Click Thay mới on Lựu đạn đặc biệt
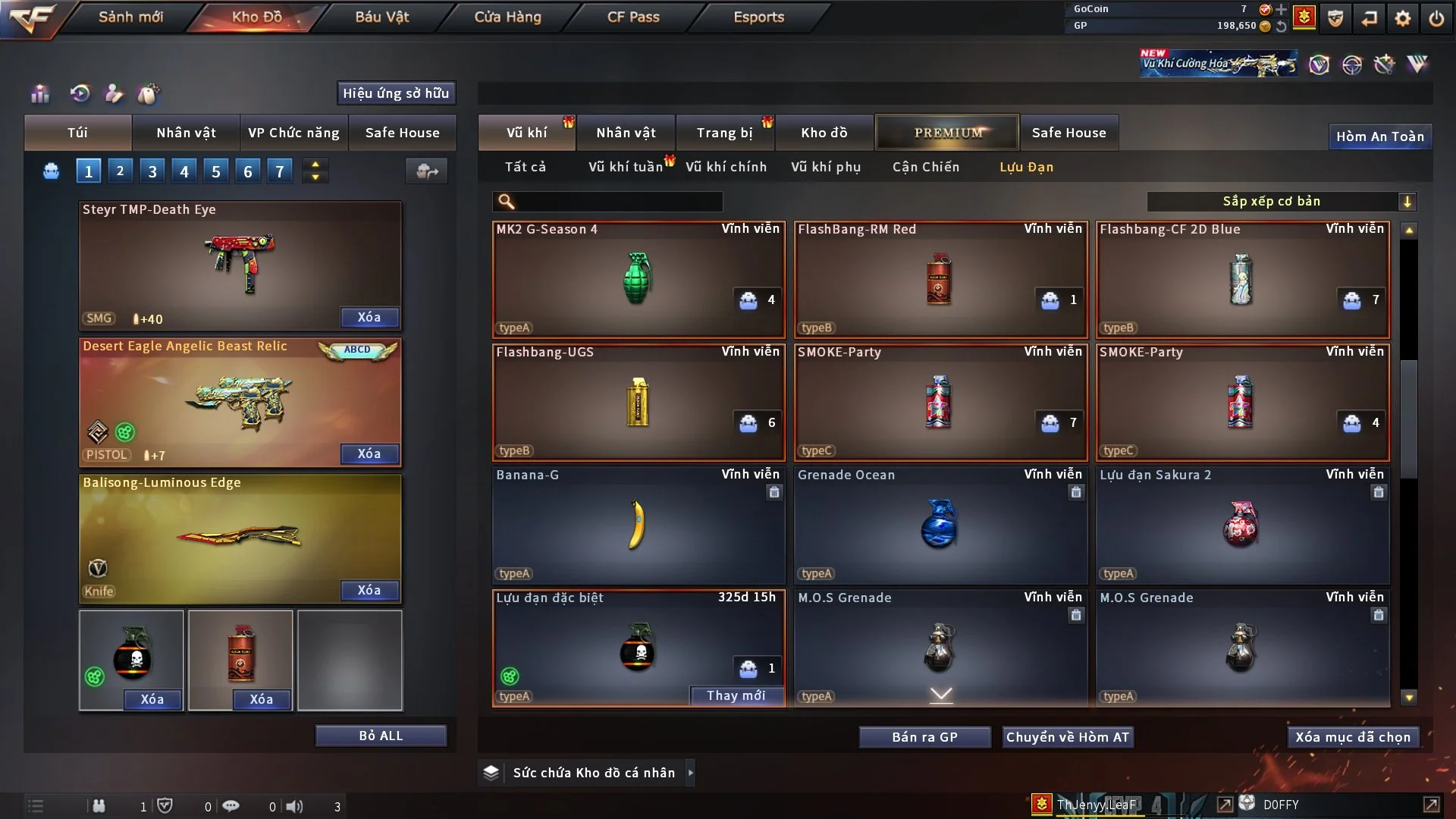The height and width of the screenshot is (819, 1456). coord(736,695)
